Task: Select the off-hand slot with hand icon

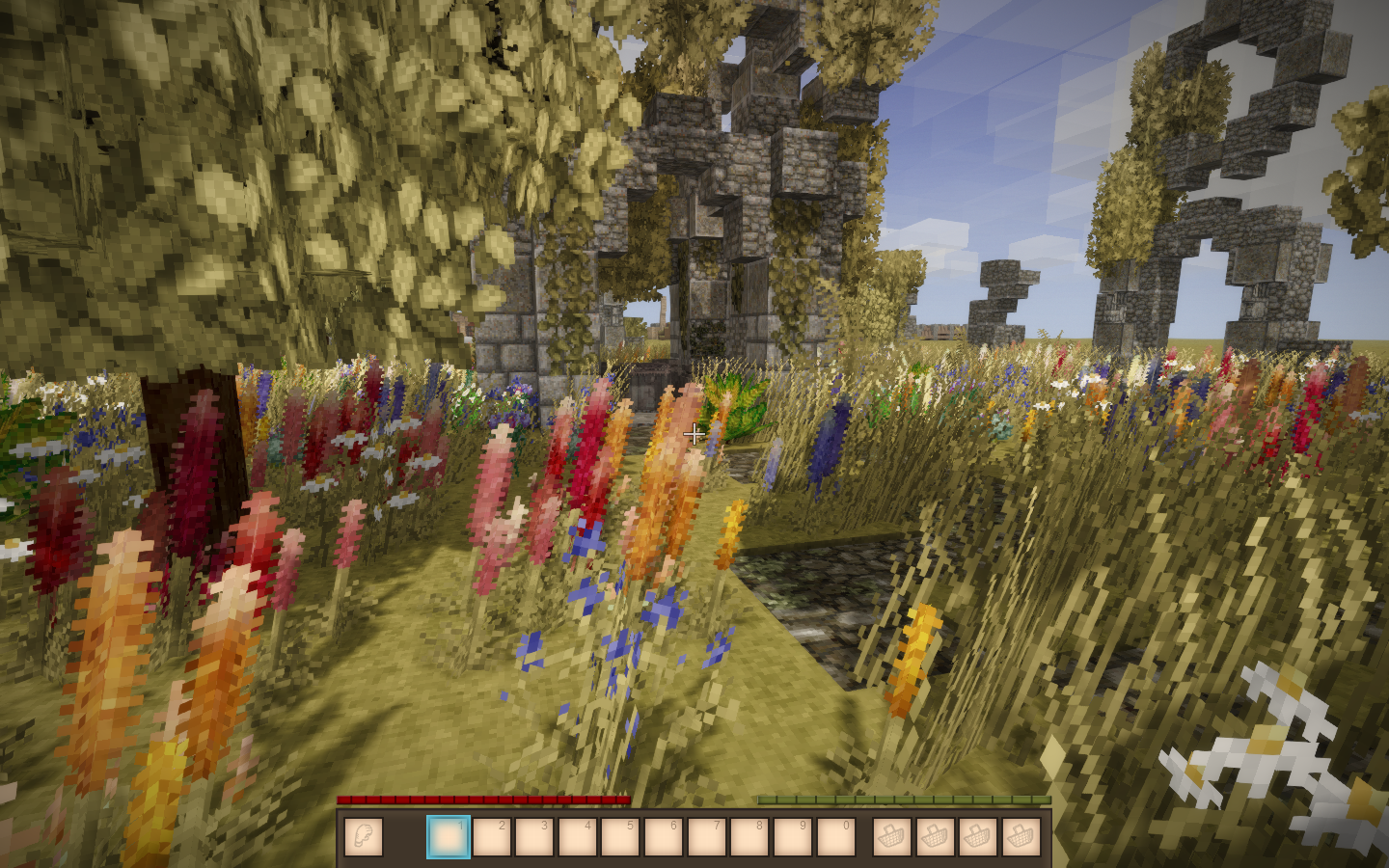Action: (x=363, y=837)
